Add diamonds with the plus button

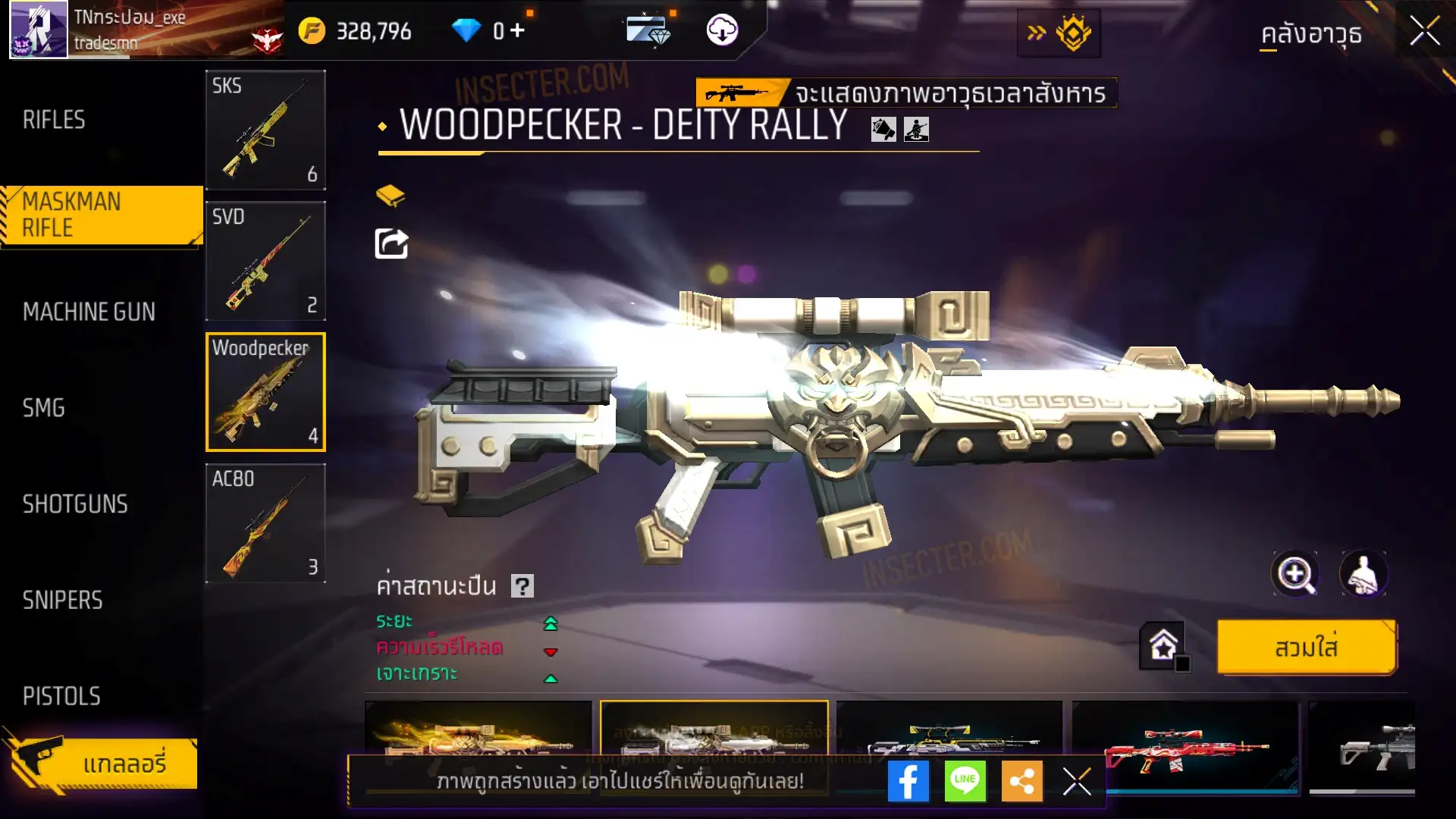tap(517, 30)
